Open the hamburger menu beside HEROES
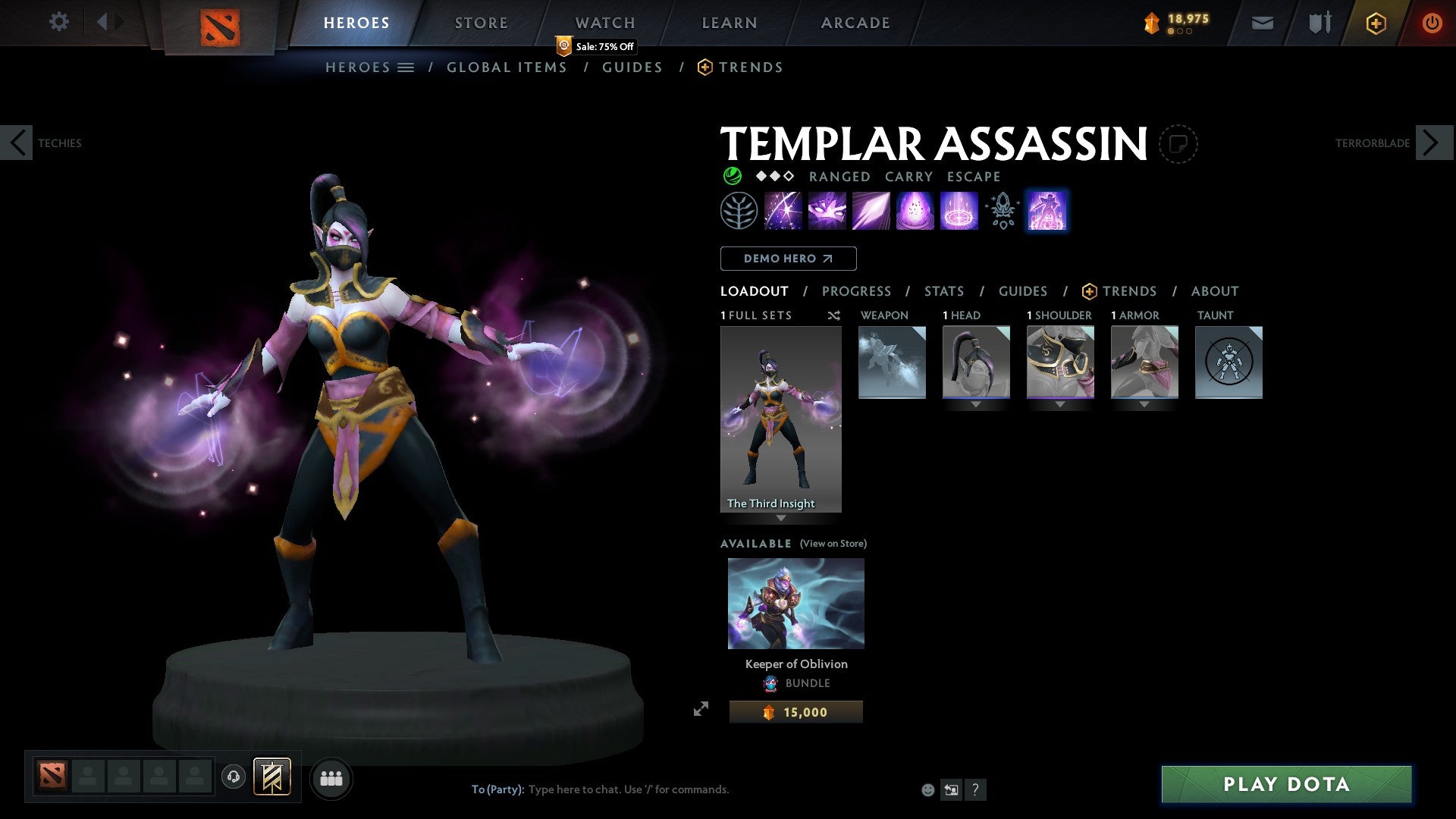Viewport: 1456px width, 819px height. point(406,67)
